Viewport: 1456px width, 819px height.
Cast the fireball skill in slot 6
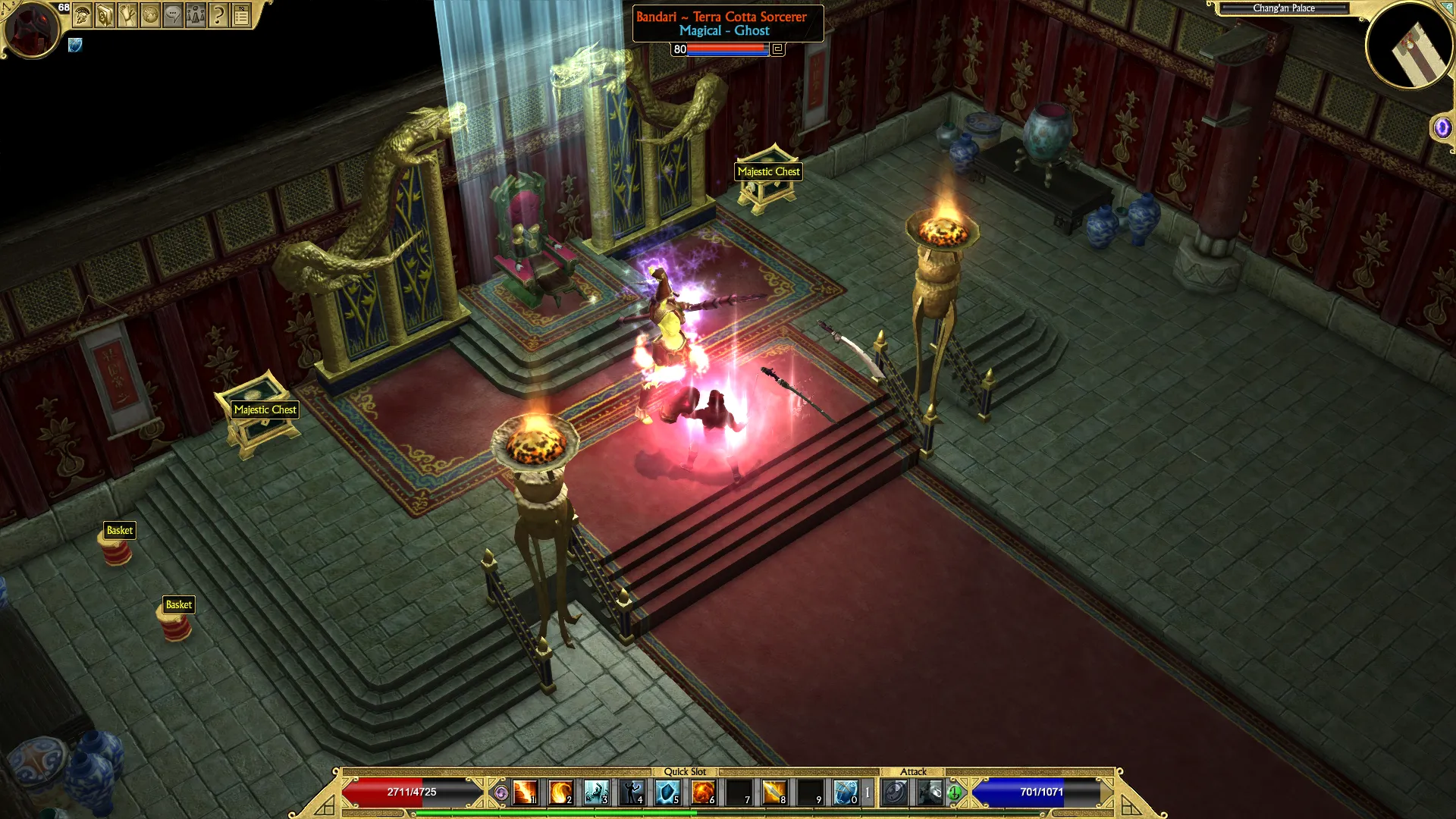tap(703, 792)
